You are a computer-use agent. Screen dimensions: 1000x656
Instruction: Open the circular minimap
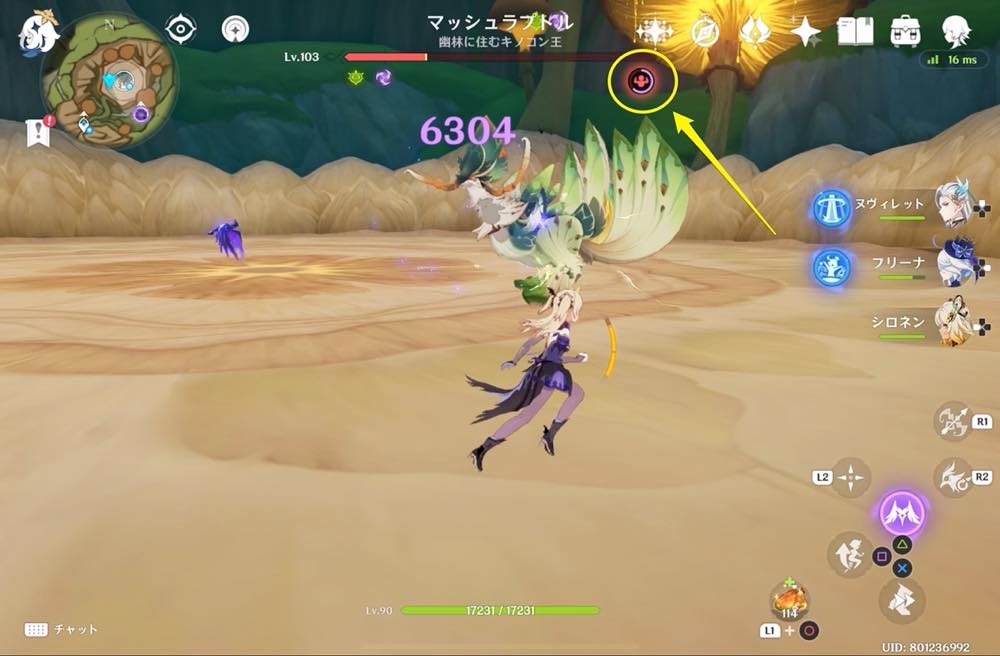click(x=109, y=81)
